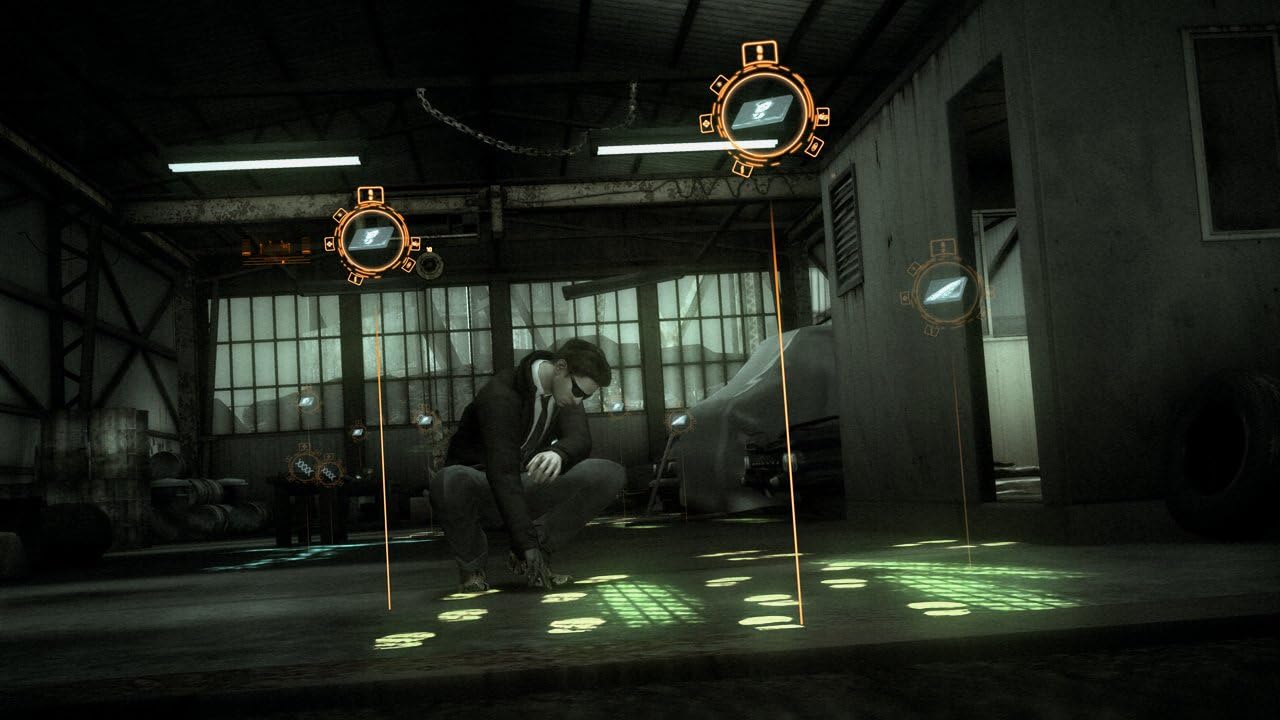Click the DNA strand evidence icon near the barrels
The image size is (1280, 720).
pyautogui.click(x=303, y=468)
